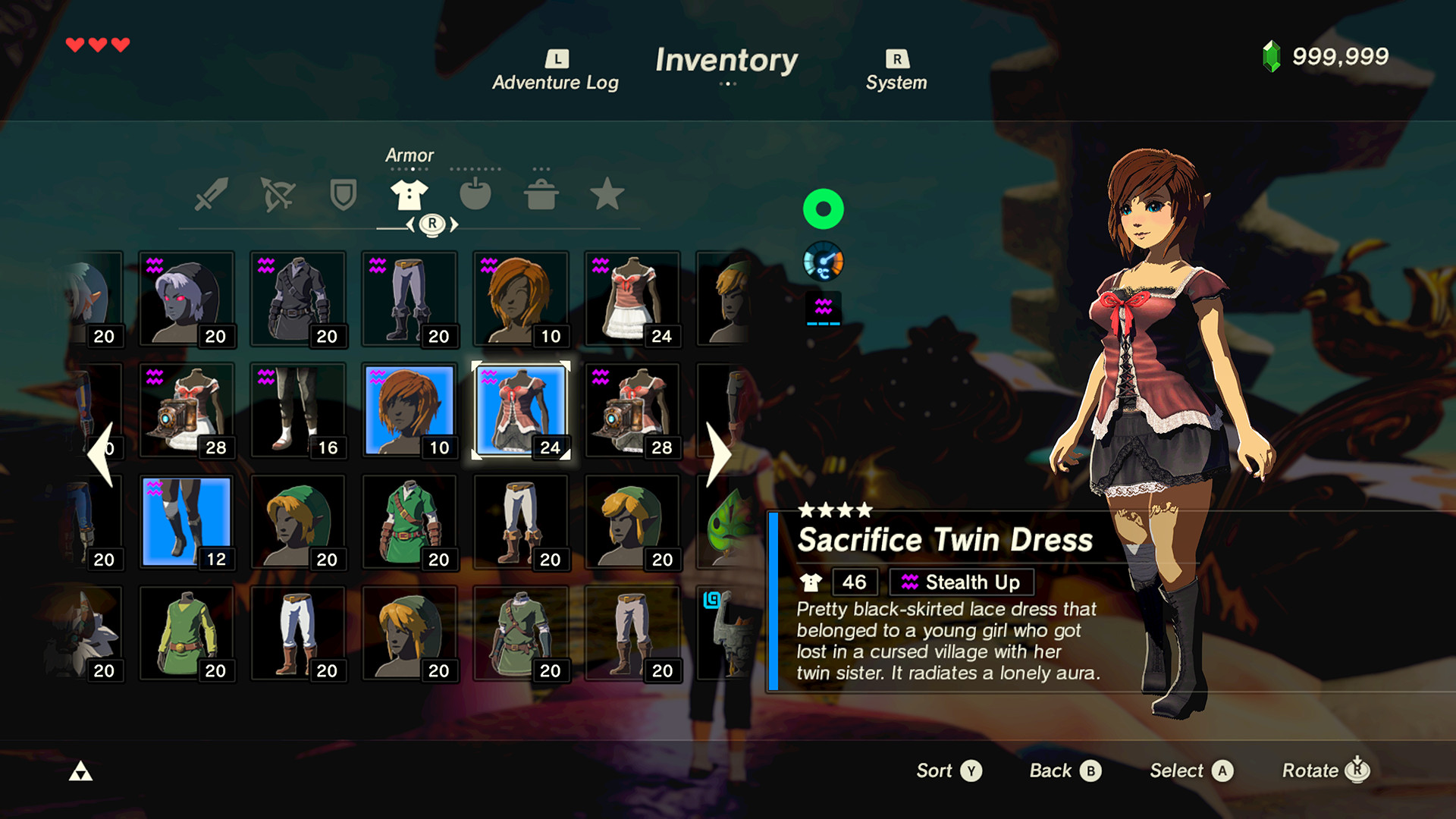
Task: Open the materials apple icon category
Action: [475, 195]
